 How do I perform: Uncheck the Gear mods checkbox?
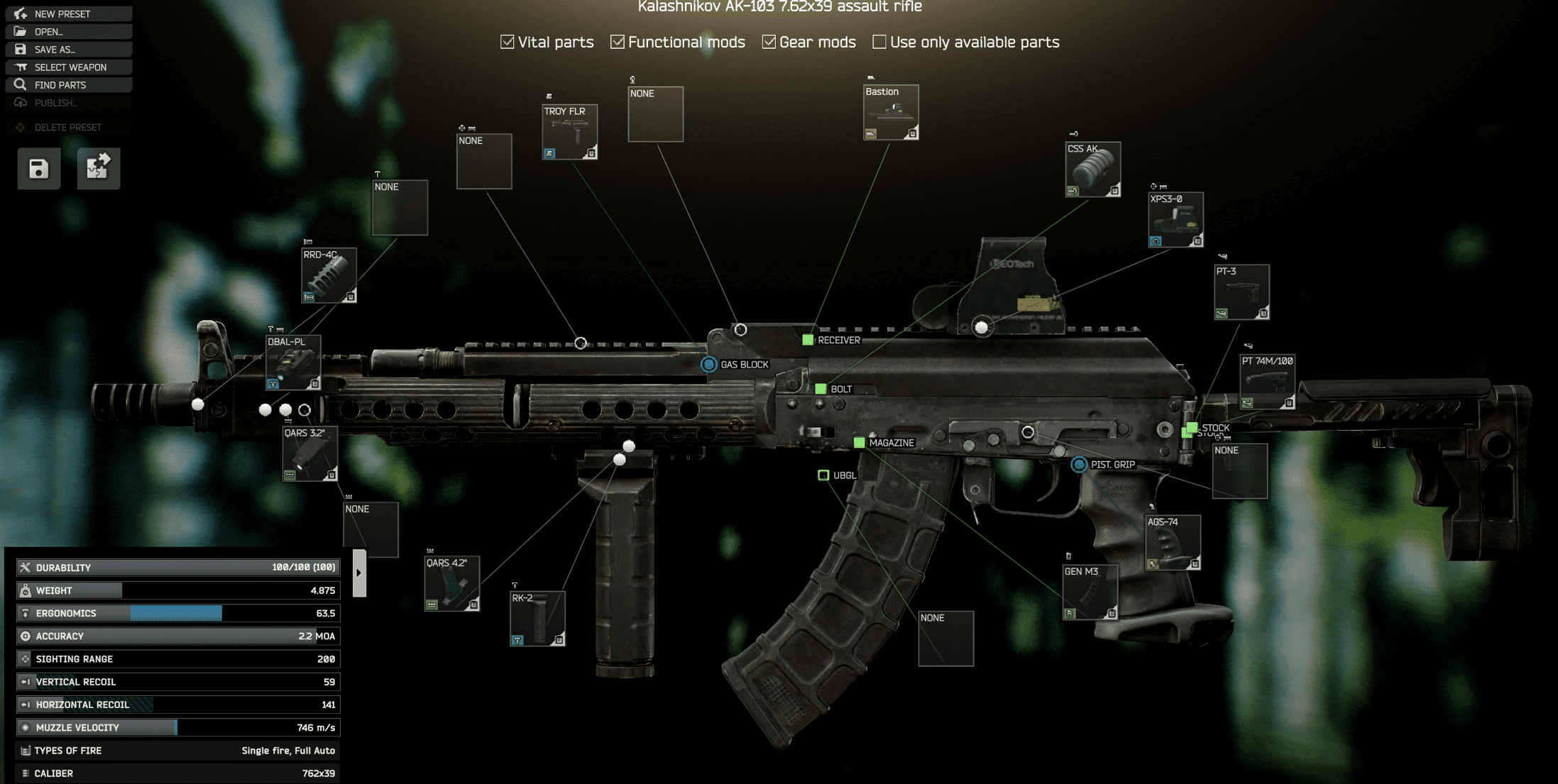[769, 42]
